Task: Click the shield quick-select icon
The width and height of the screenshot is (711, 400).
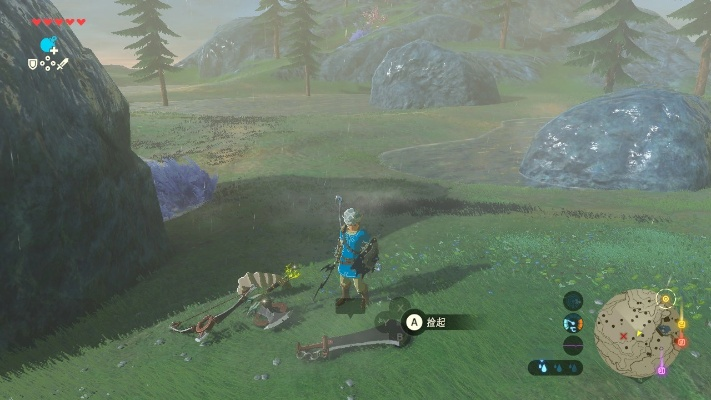Action: point(33,64)
